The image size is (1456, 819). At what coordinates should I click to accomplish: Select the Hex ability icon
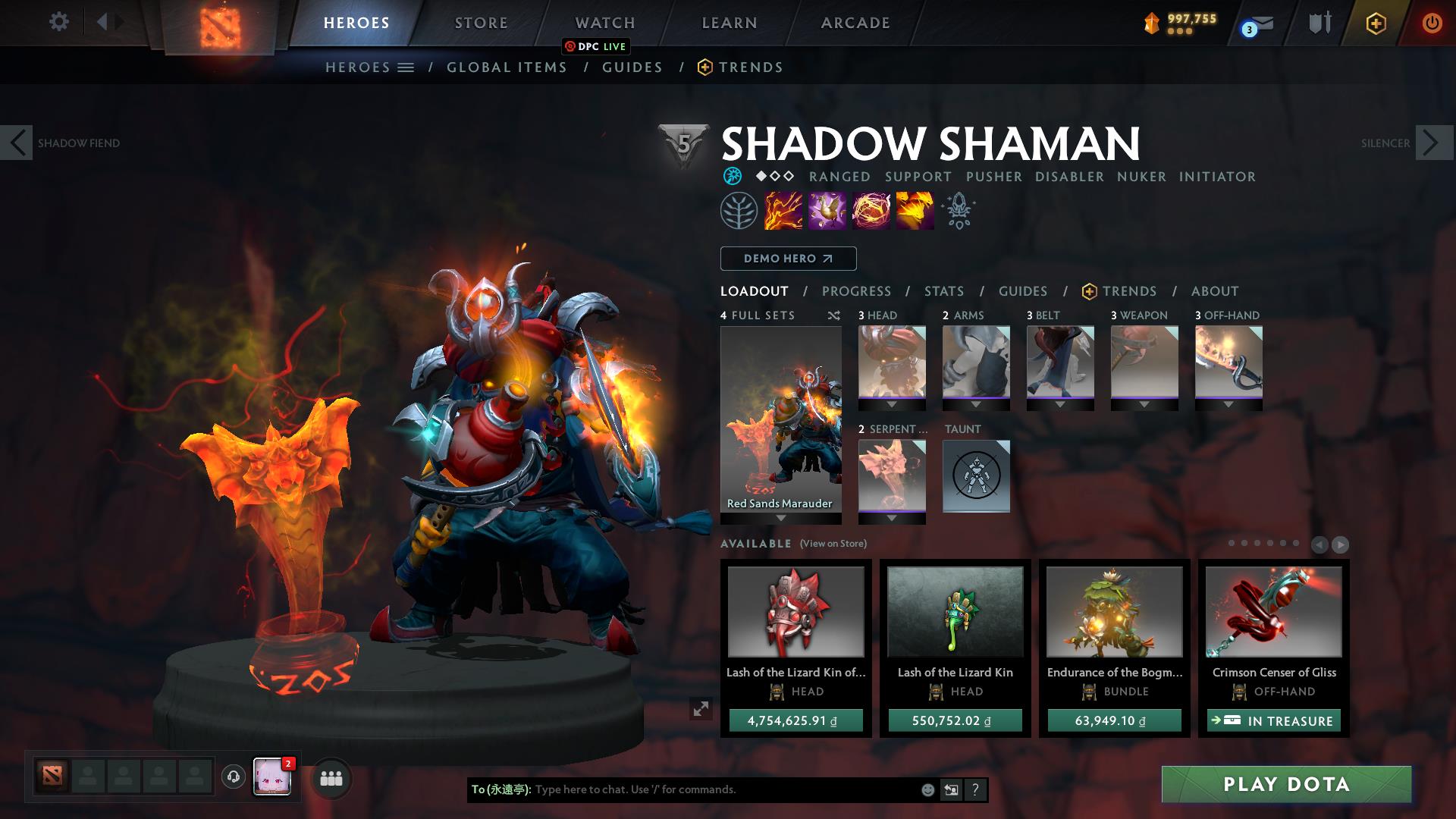pyautogui.click(x=828, y=211)
